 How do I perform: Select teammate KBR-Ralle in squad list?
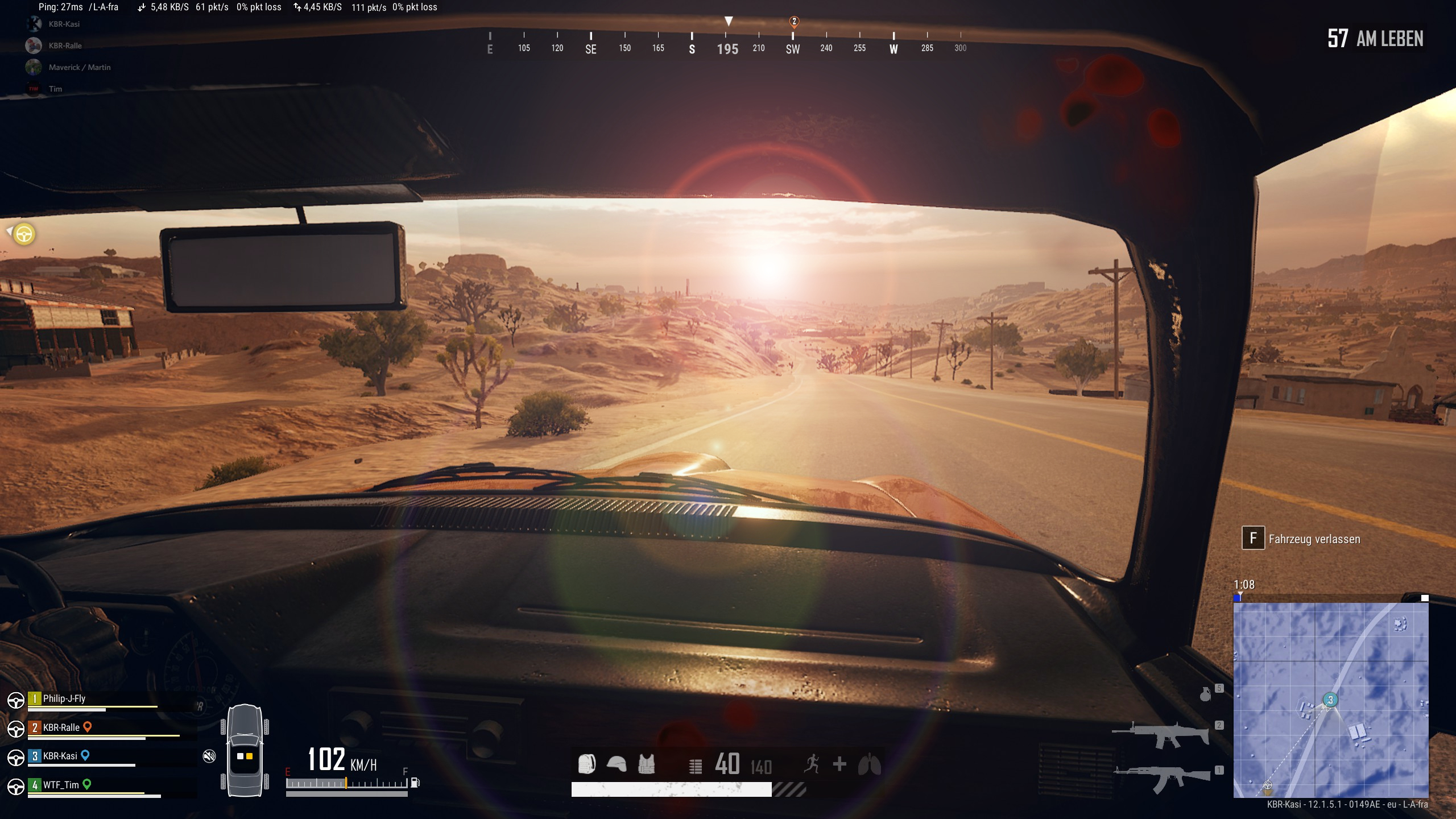pos(61,727)
